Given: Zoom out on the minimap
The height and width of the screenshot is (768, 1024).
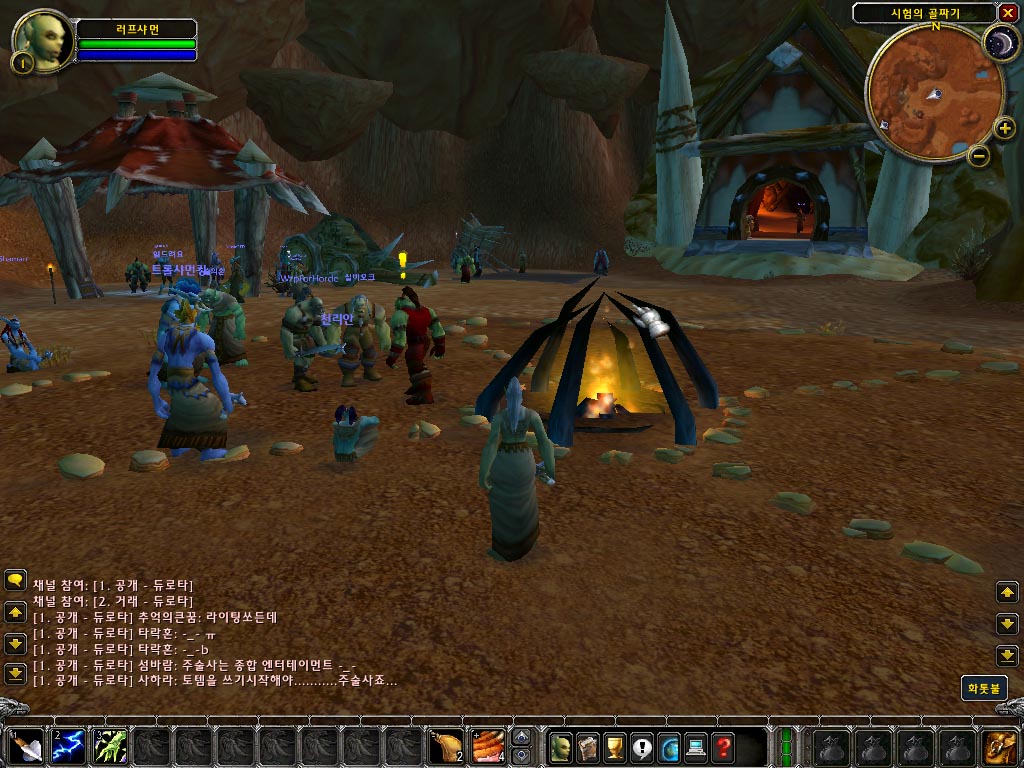Looking at the screenshot, I should (979, 156).
